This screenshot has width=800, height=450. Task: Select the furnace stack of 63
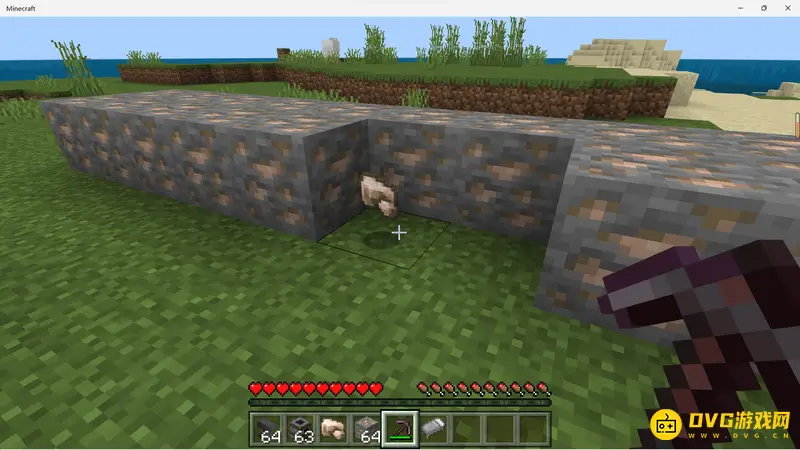pos(300,429)
